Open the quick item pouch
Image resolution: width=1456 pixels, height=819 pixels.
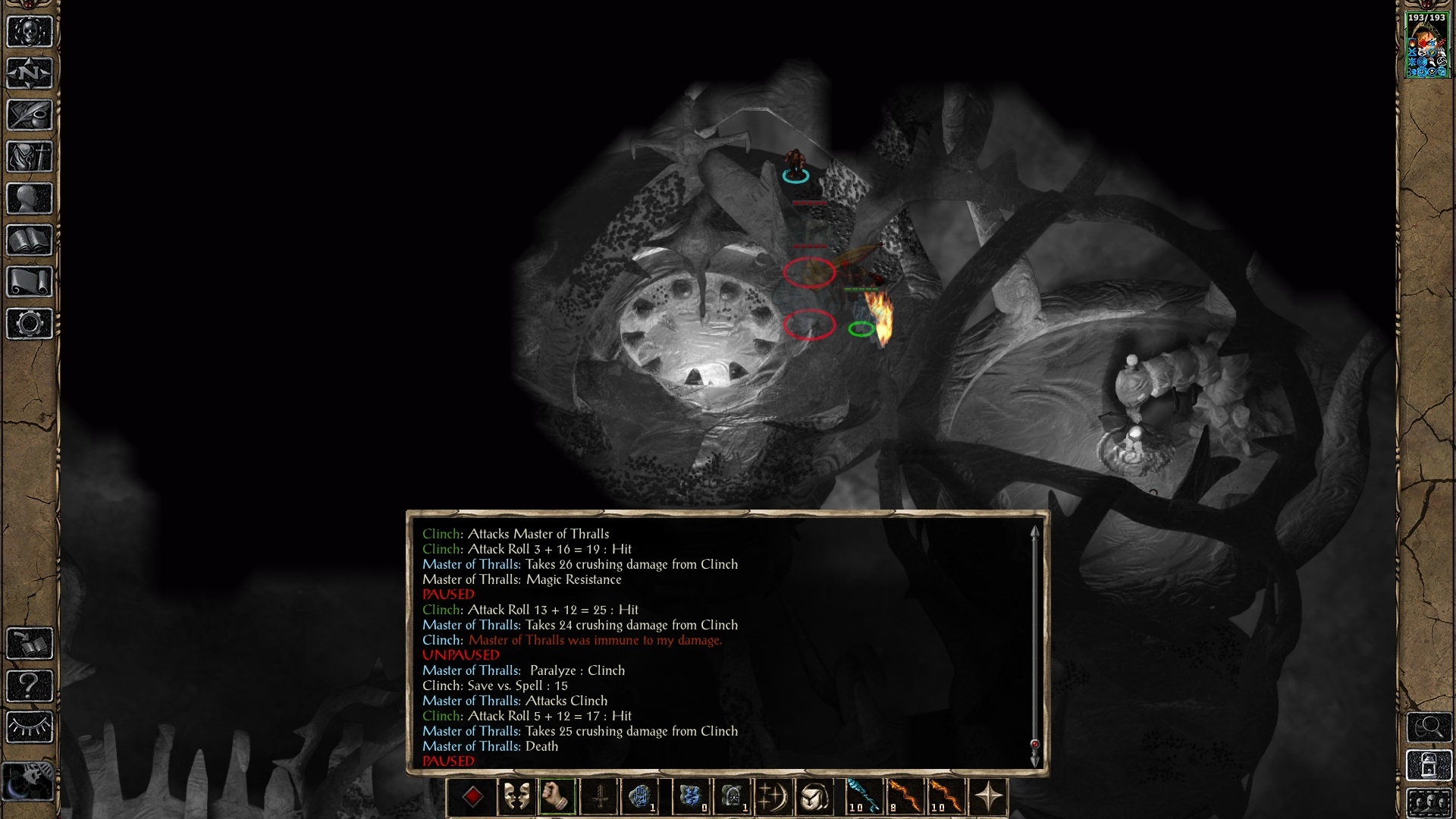pyautogui.click(x=814, y=797)
